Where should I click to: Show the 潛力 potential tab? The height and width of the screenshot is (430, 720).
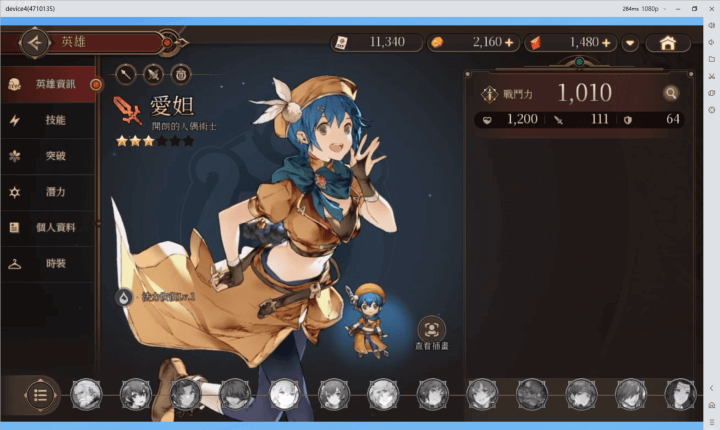click(x=50, y=192)
